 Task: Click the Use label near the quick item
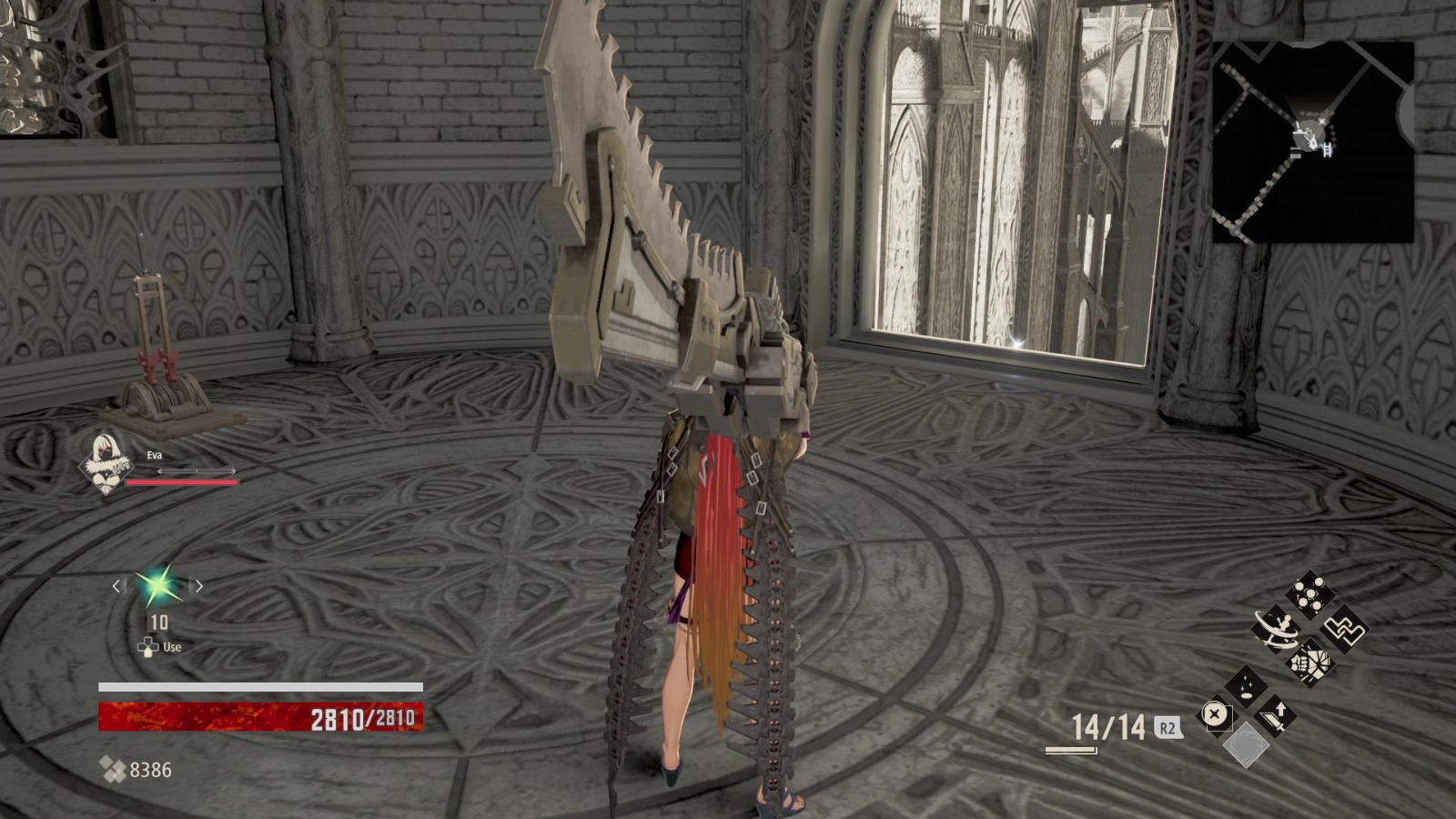click(171, 648)
